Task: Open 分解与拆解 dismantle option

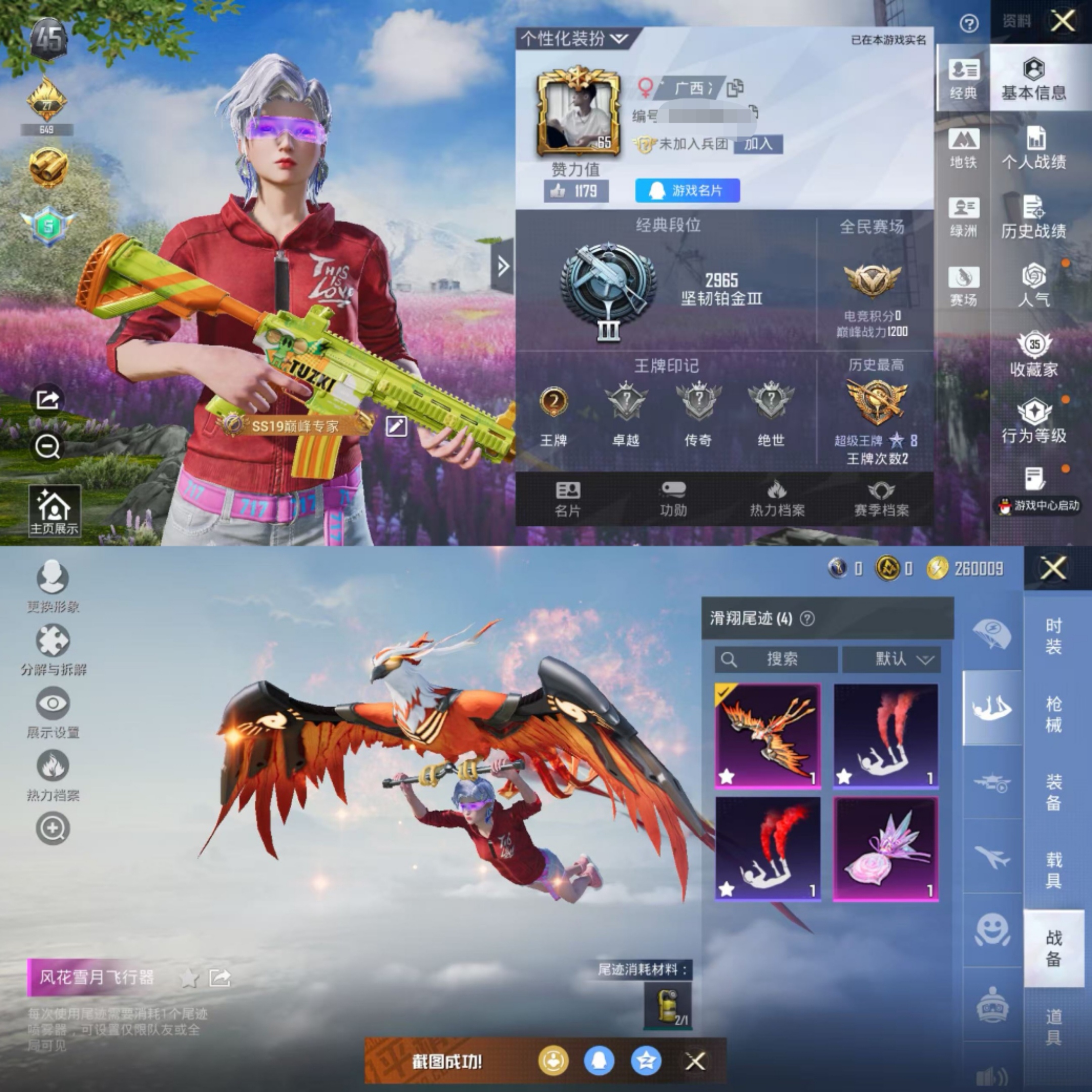Action: pos(53,650)
